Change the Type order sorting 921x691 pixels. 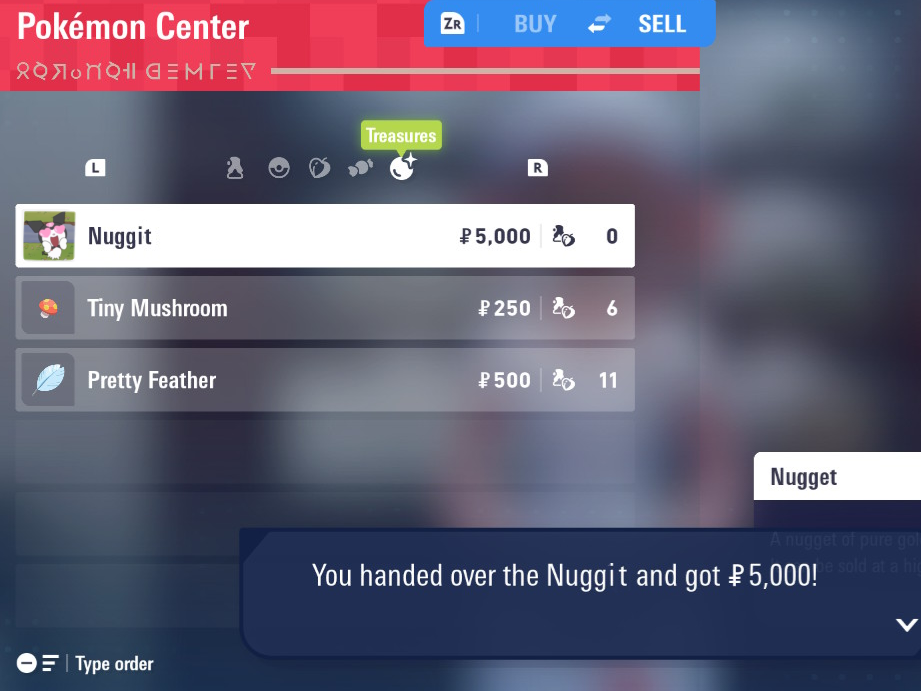coord(85,664)
